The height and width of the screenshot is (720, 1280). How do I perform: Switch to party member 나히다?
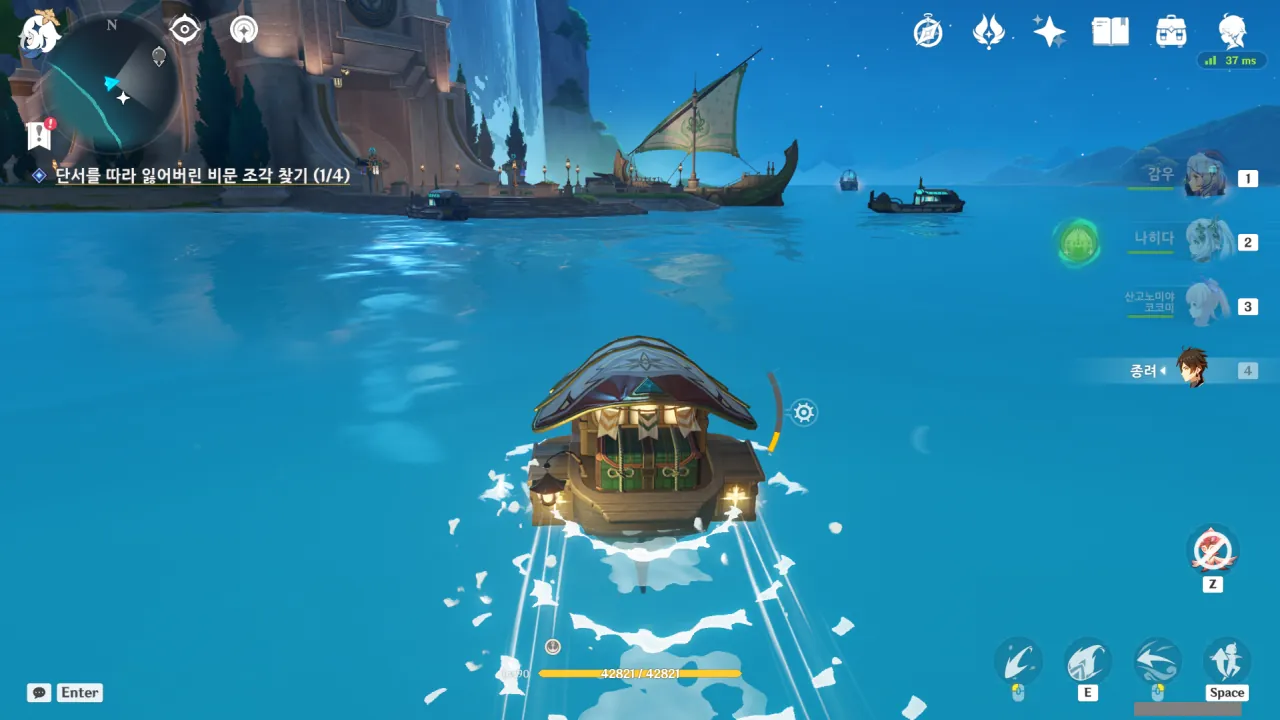1203,241
